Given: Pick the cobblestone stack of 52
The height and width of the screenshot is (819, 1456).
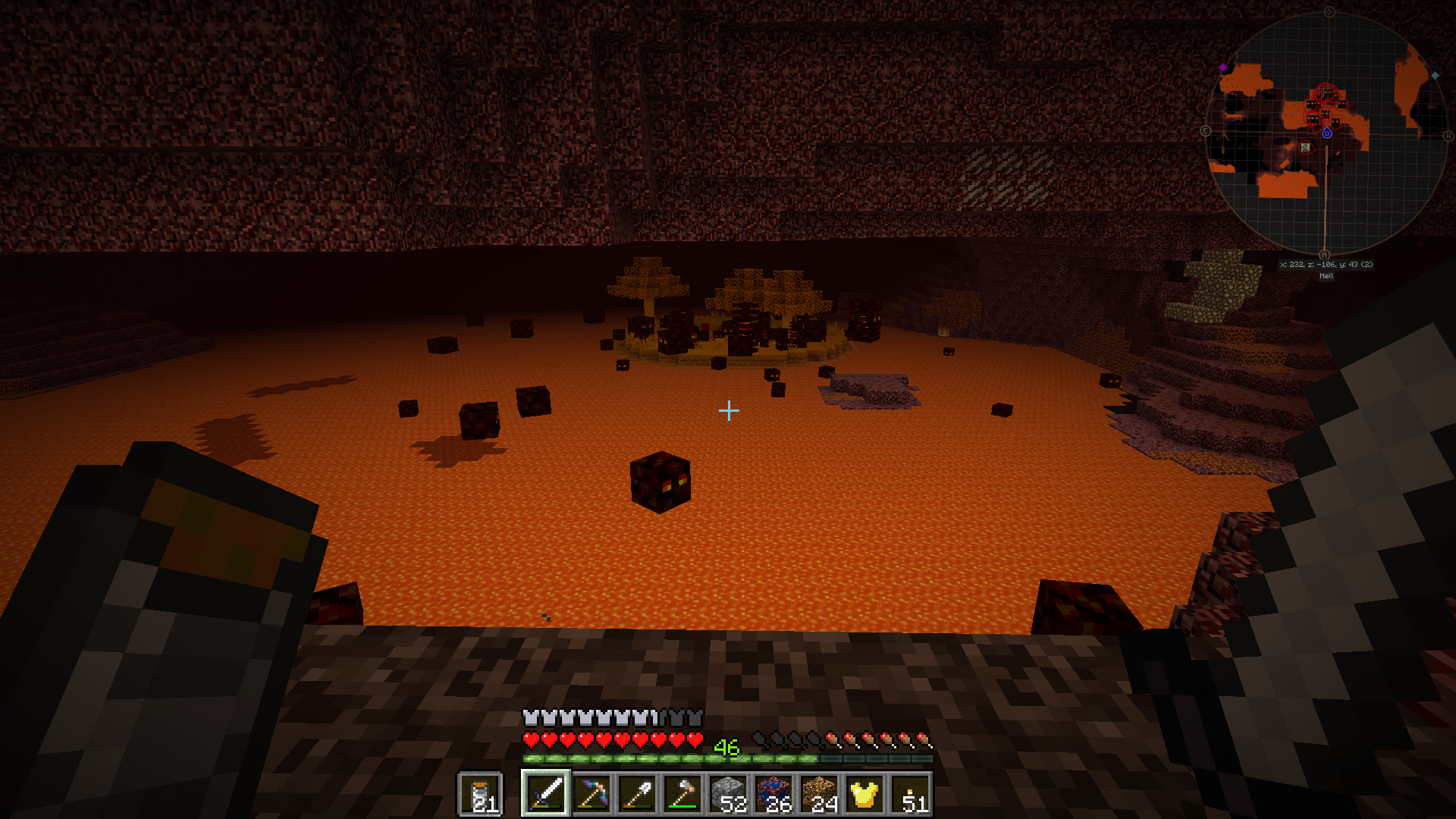Looking at the screenshot, I should (728, 794).
